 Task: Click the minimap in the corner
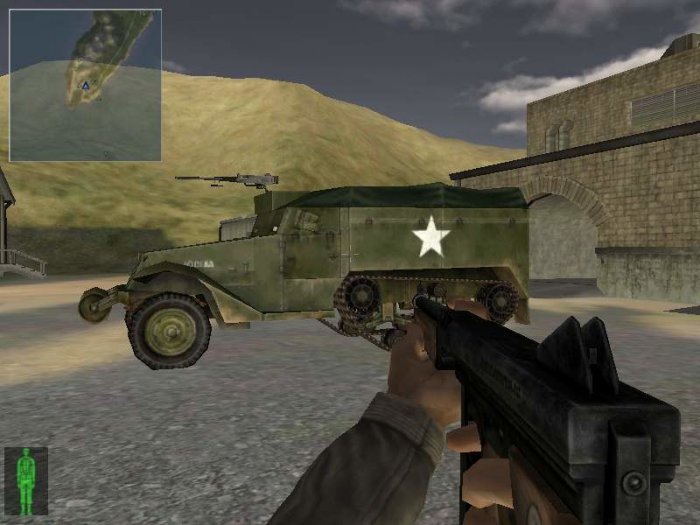tap(85, 85)
